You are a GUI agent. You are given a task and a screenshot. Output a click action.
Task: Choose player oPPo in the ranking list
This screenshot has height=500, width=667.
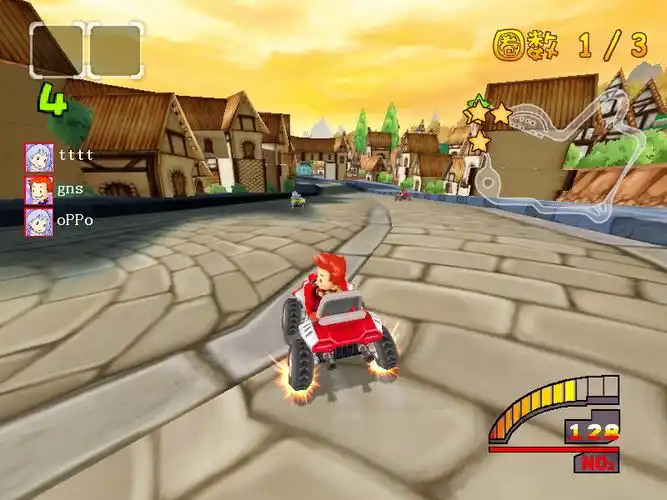tap(58, 220)
